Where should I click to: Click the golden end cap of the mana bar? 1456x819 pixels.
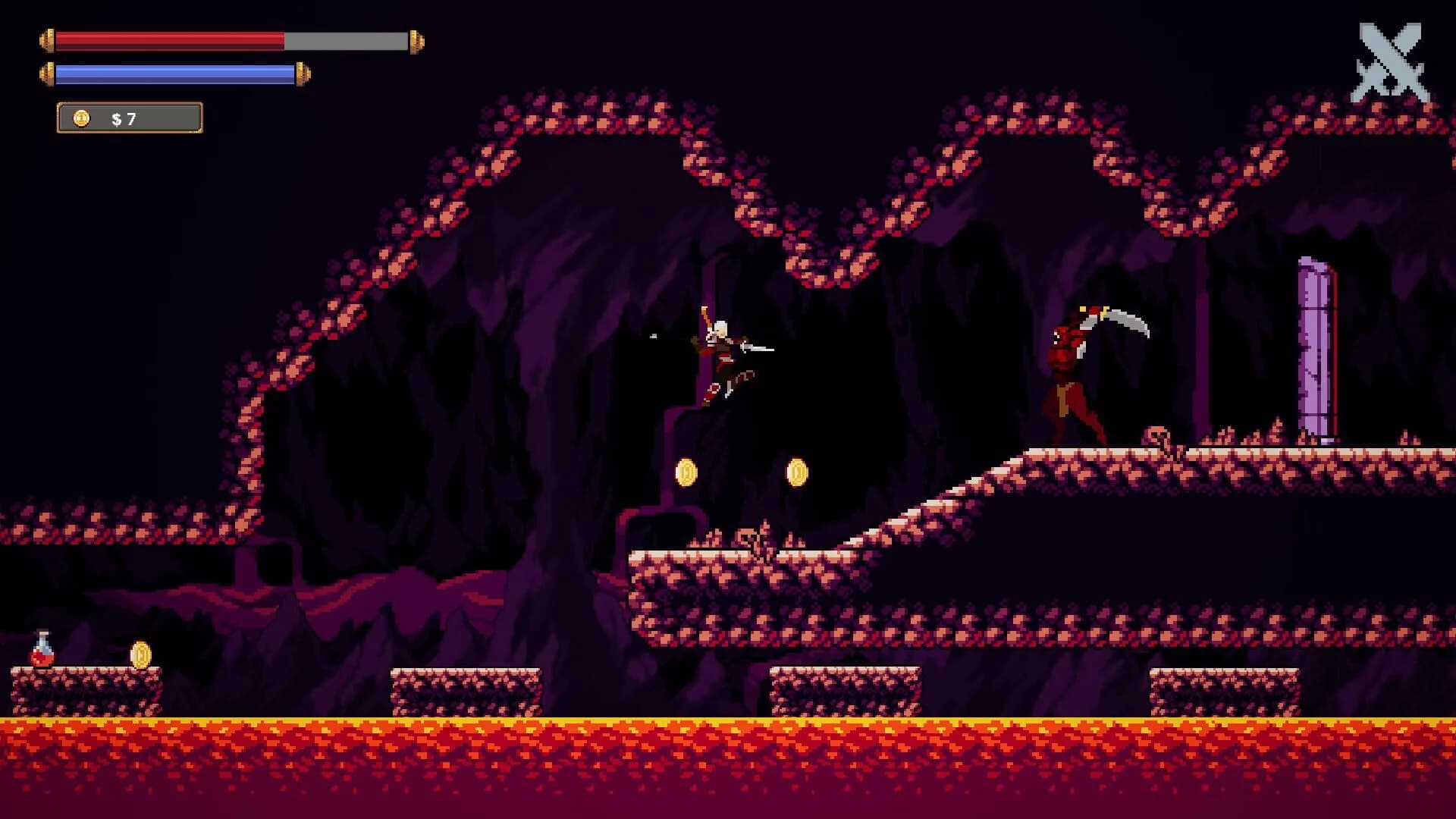coord(302,74)
